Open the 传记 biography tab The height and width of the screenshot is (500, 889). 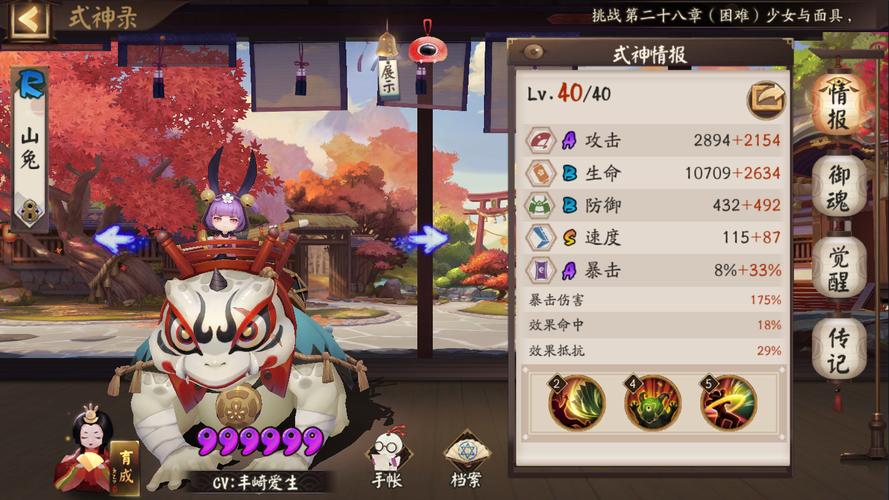[x=838, y=349]
